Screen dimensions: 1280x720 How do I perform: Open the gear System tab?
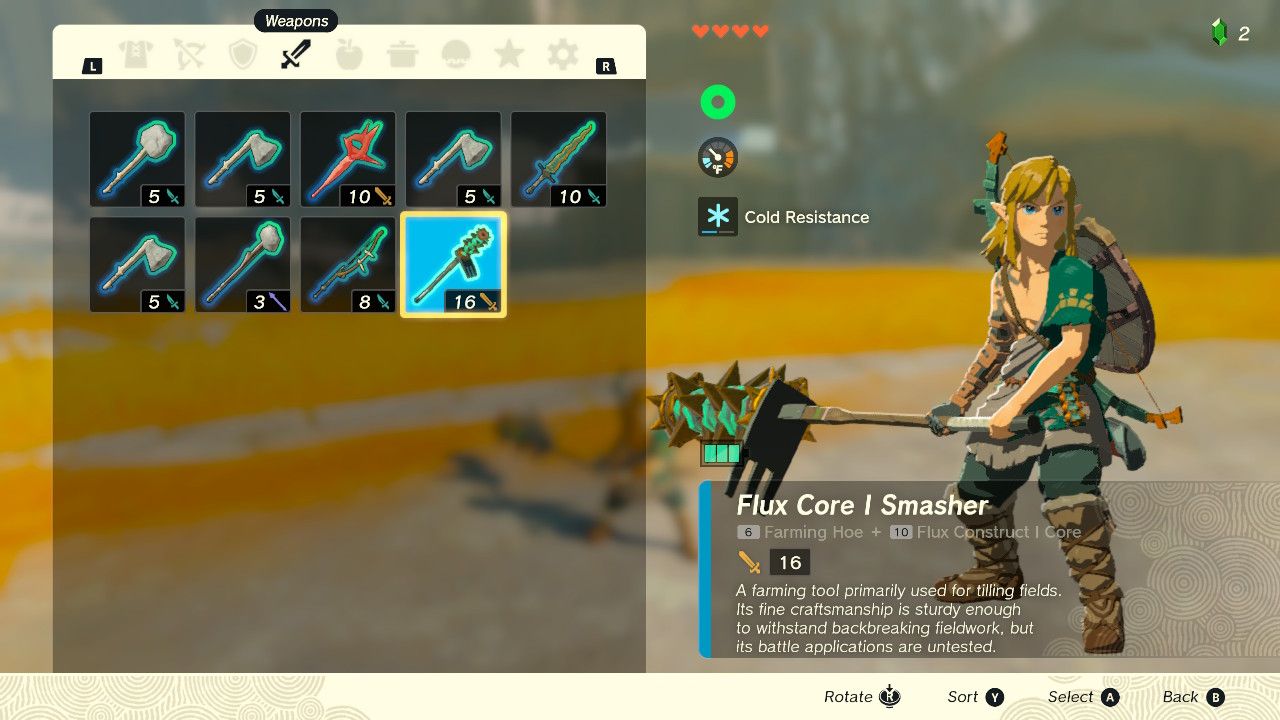click(562, 55)
